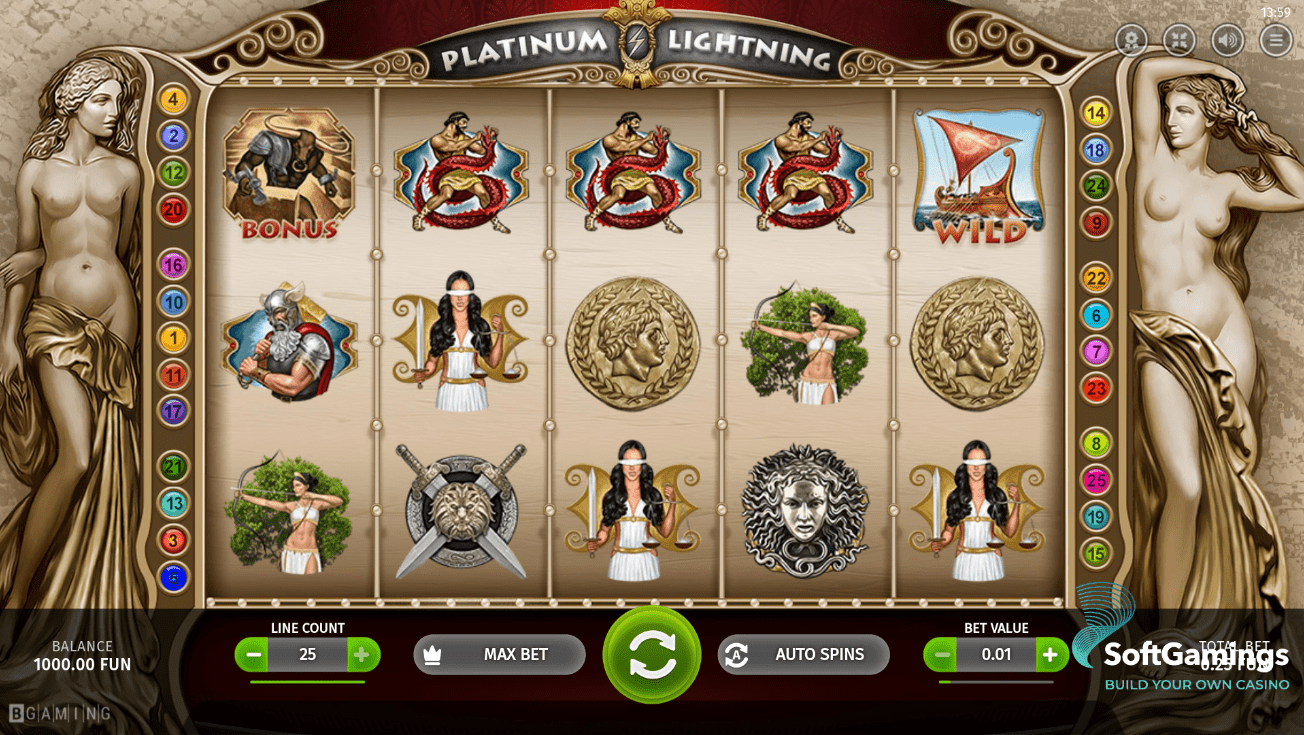Select payline marker 16
Viewport: 1304px width, 735px height.
[x=173, y=265]
